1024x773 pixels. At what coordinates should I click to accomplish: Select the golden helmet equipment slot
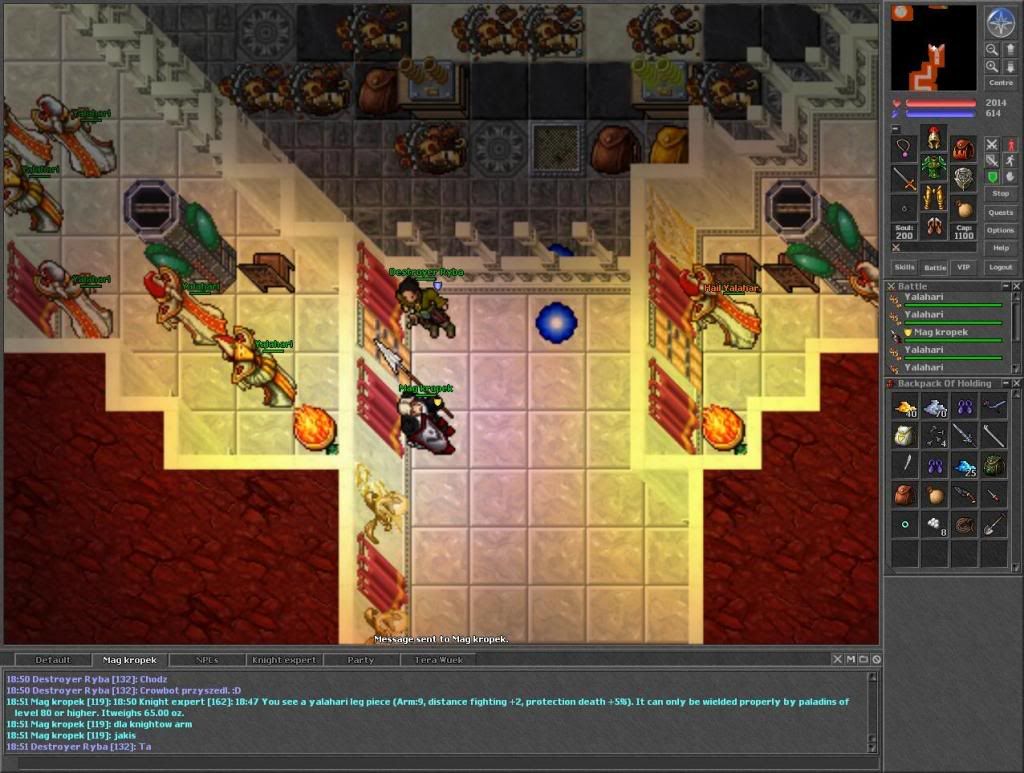click(934, 137)
